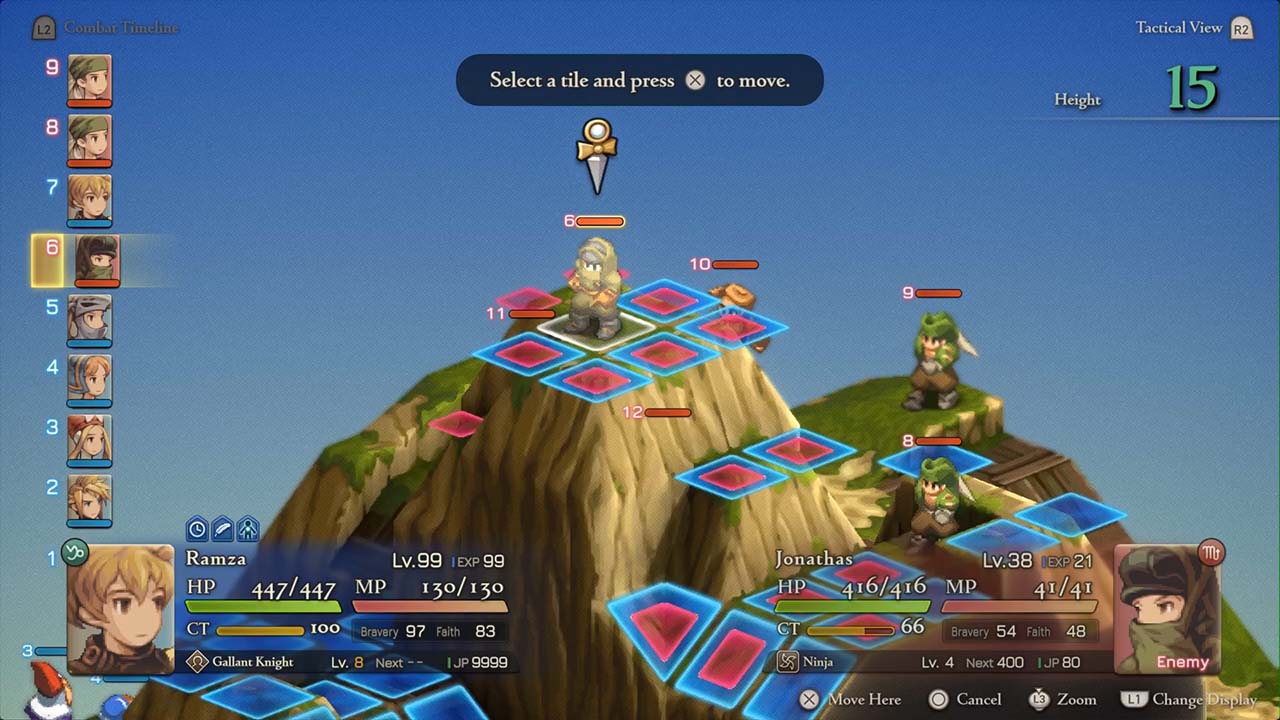Select the spiky blond portrait at slot 2
Screen dimensions: 1280x720
pos(90,499)
